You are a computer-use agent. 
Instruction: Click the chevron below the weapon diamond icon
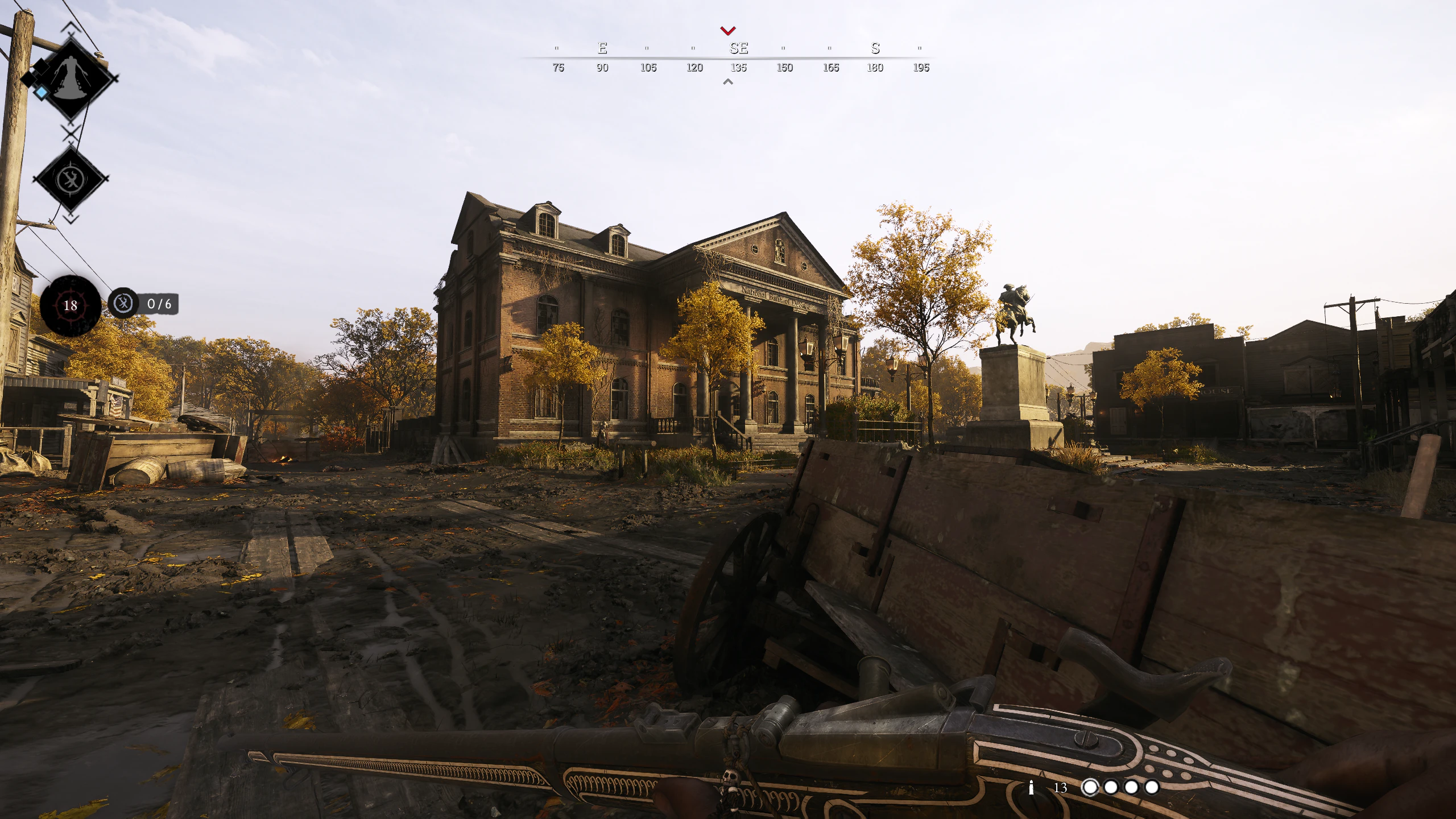point(72,219)
